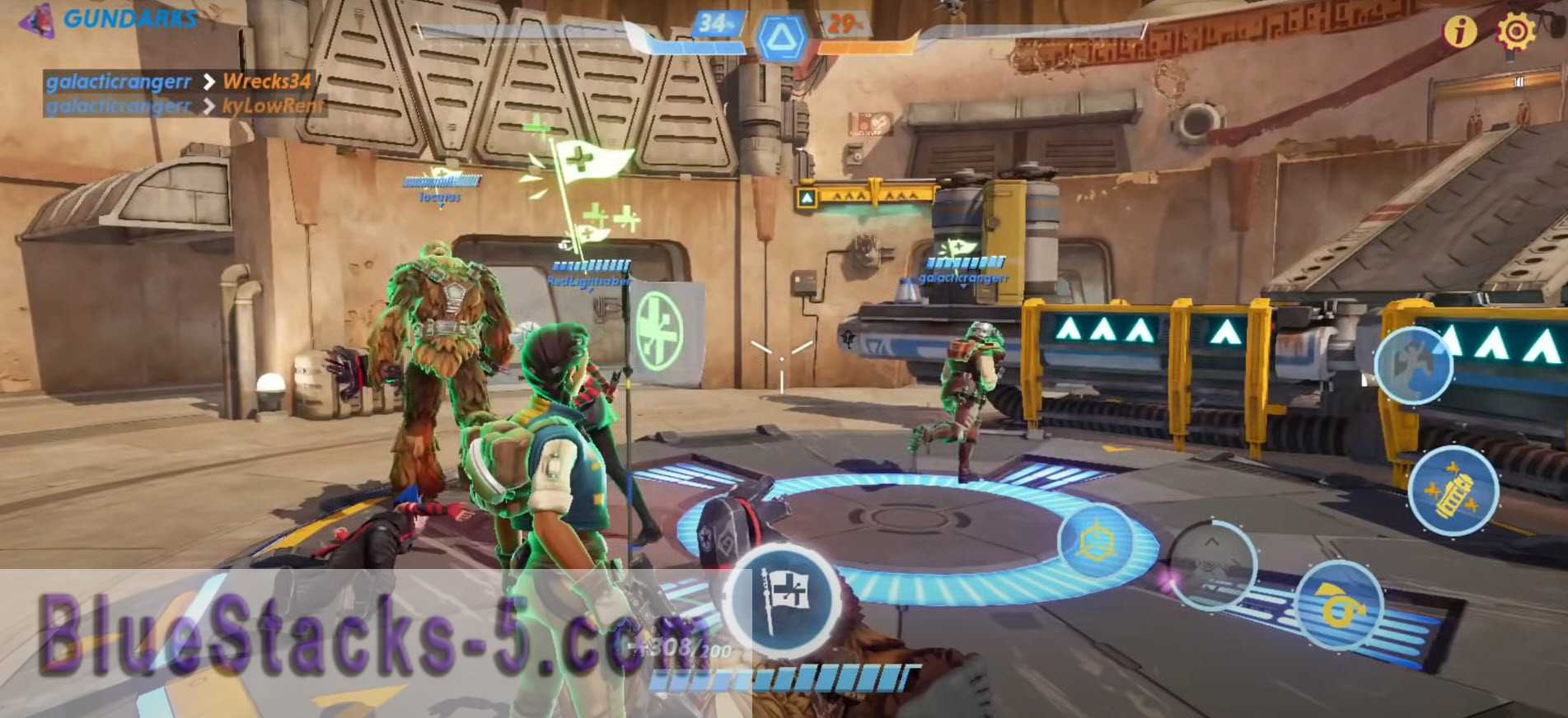Trigger the yellow horn ability button
Viewport: 1568px width, 718px height.
[1338, 605]
